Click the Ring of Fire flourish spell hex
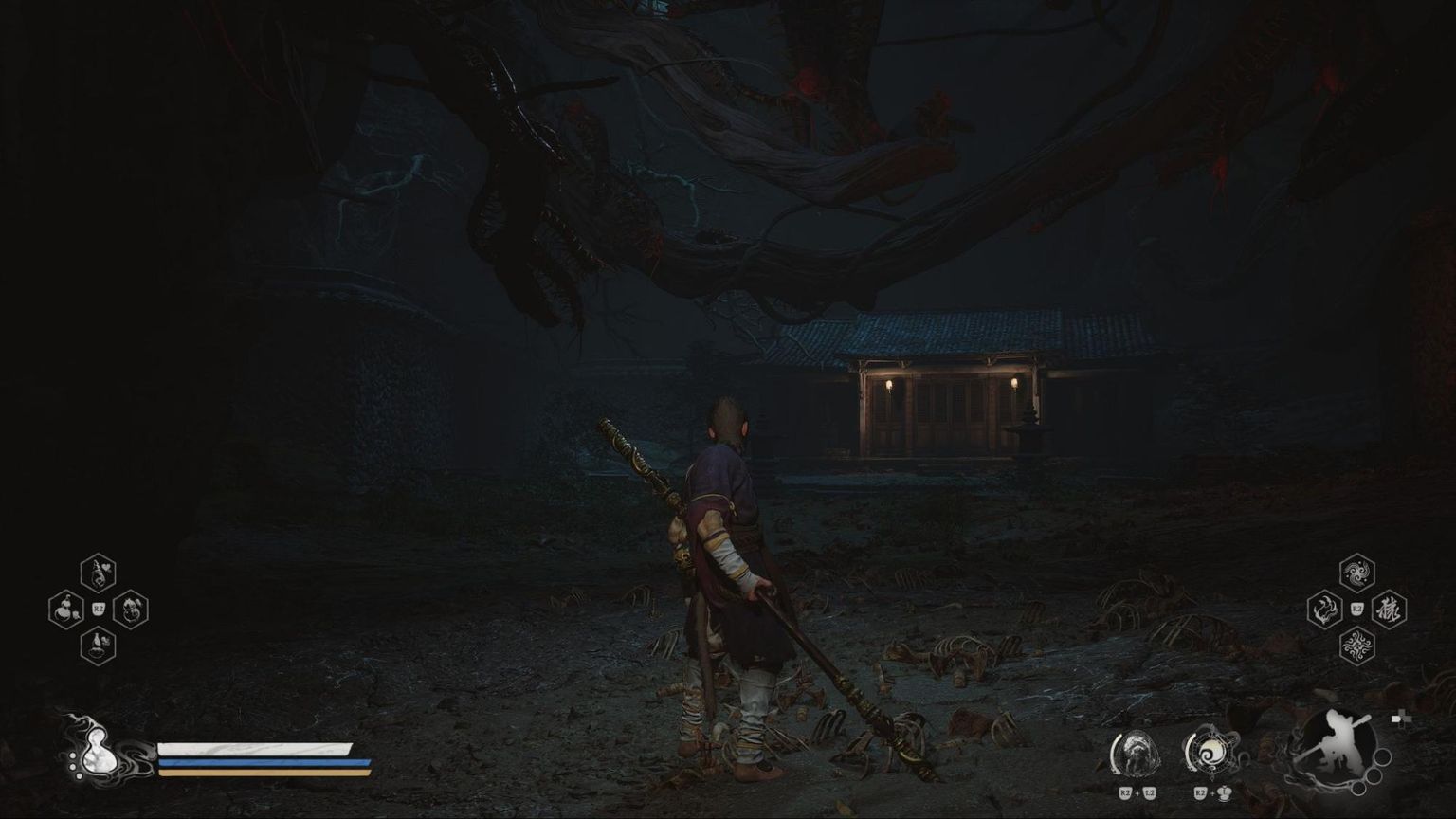Screen dimensions: 1456x819 [1357, 648]
